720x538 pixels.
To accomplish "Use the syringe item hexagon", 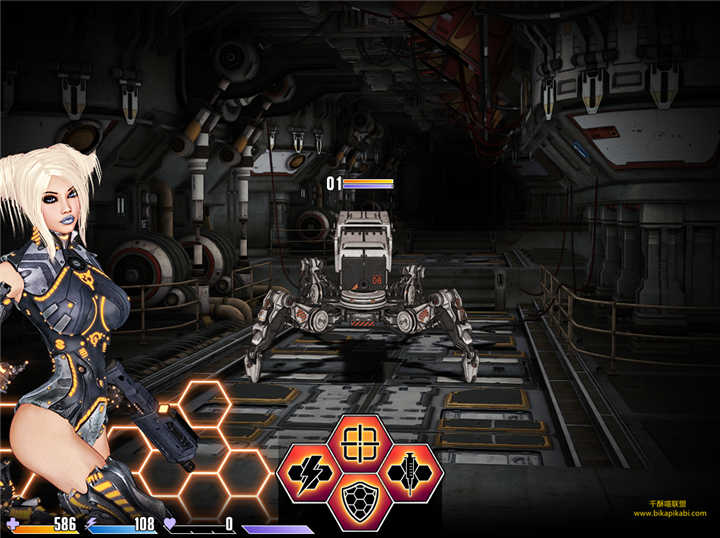I will pyautogui.click(x=410, y=472).
